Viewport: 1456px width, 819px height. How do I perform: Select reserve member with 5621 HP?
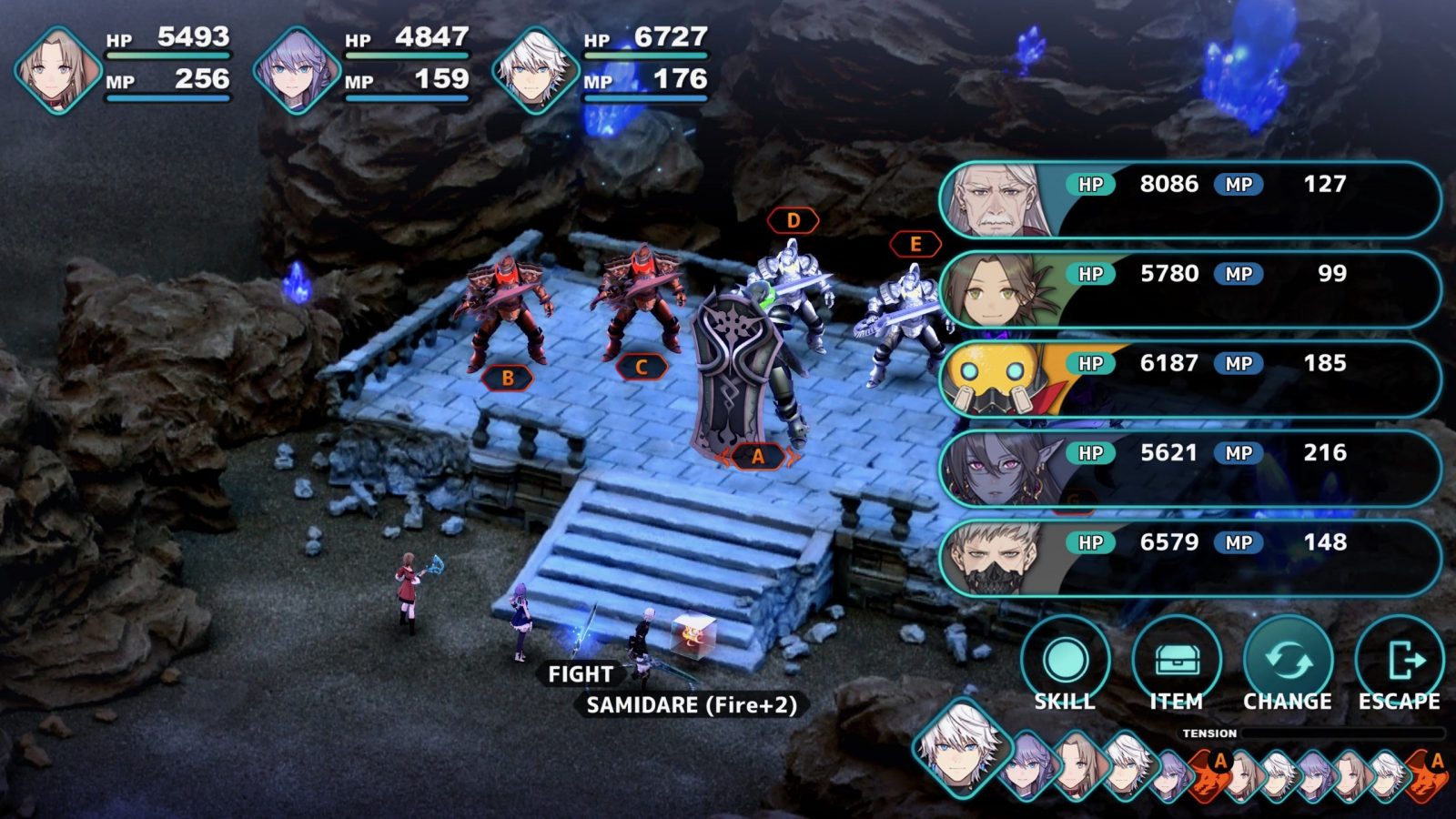click(x=1190, y=469)
